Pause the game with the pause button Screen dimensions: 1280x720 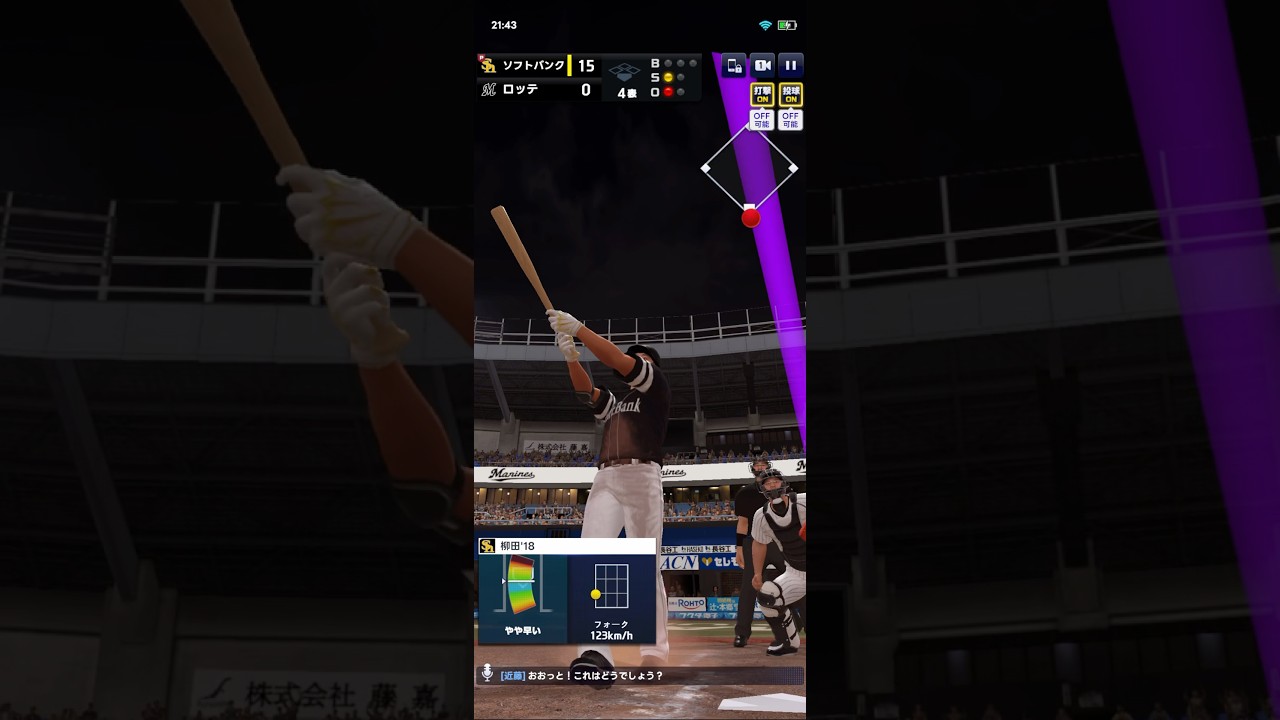tap(790, 66)
